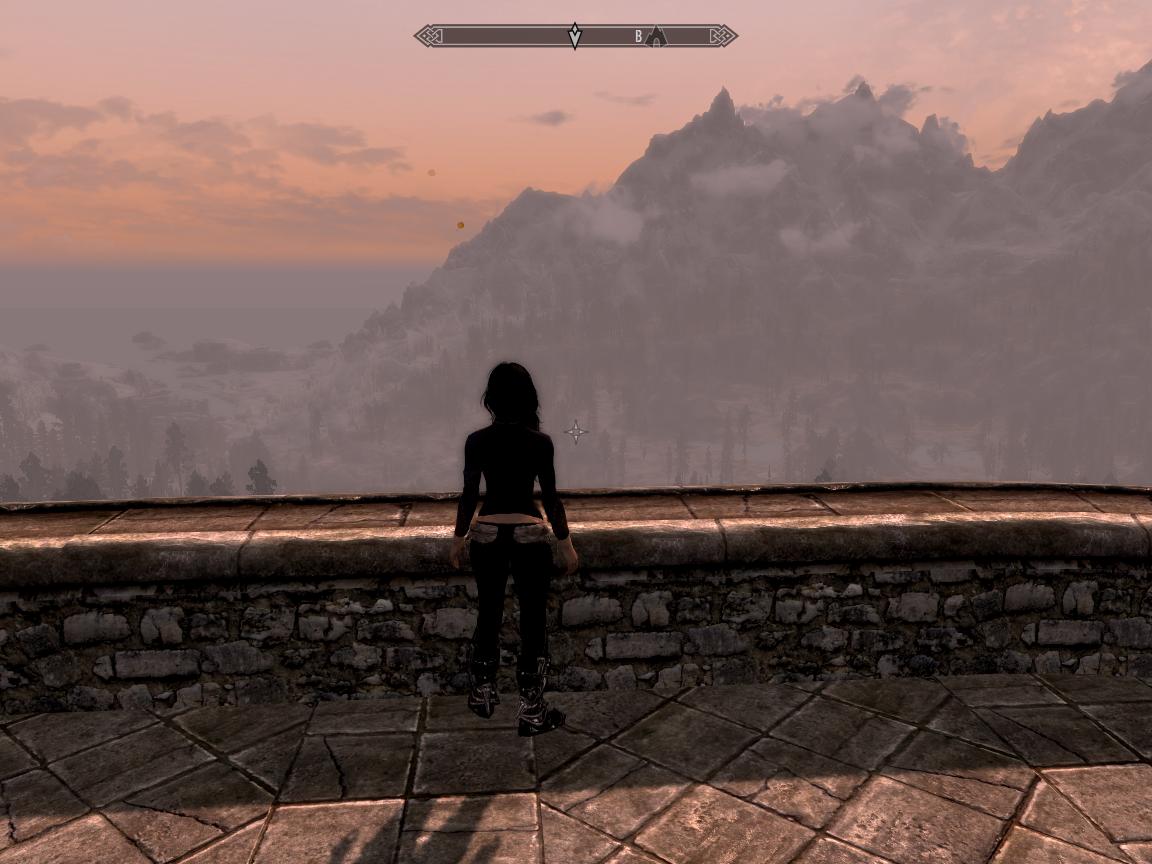1152x864 pixels.
Task: Select the mountain cave marker on the compass
Action: pos(656,37)
